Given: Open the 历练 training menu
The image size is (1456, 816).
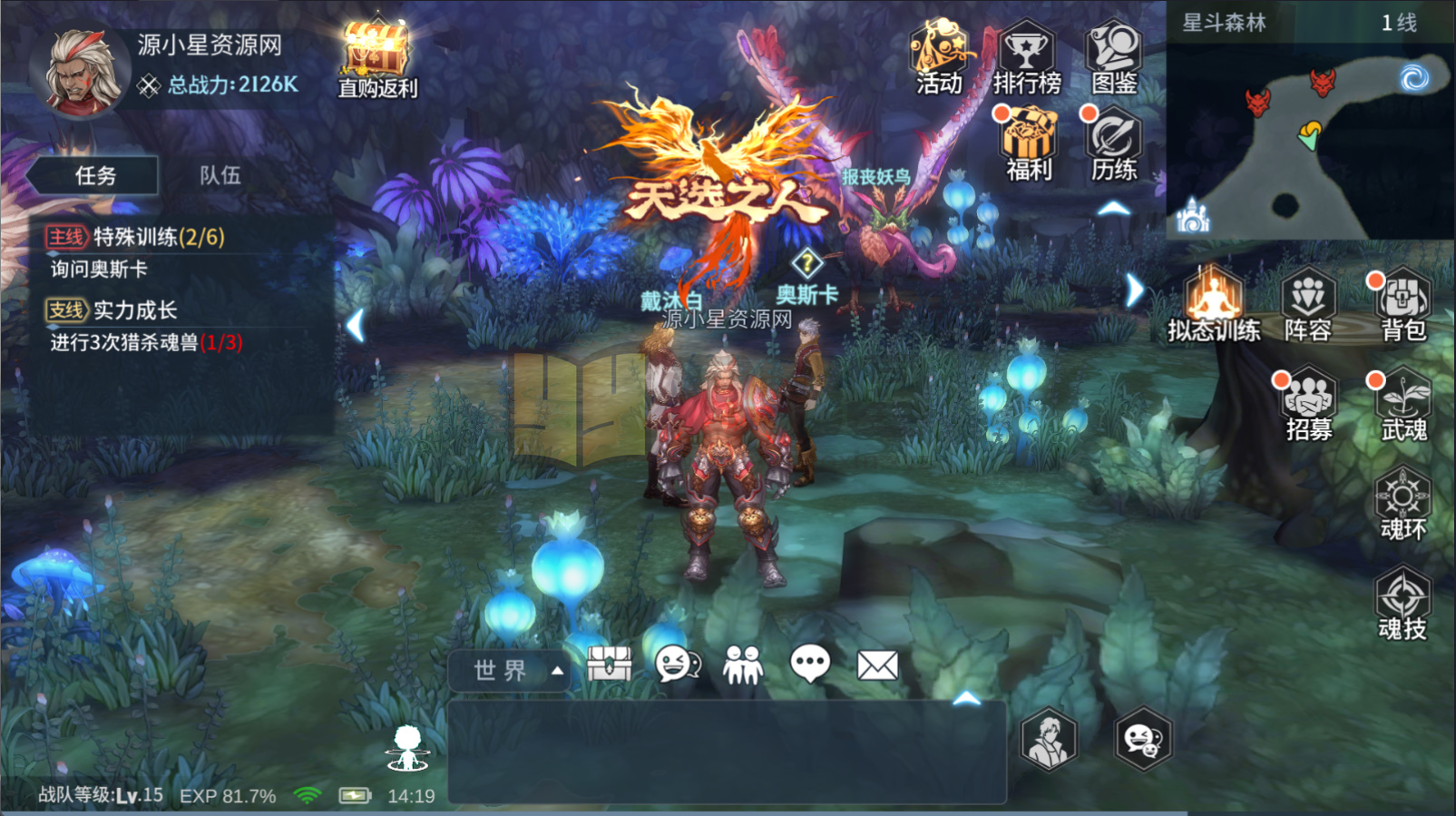Looking at the screenshot, I should [1114, 143].
